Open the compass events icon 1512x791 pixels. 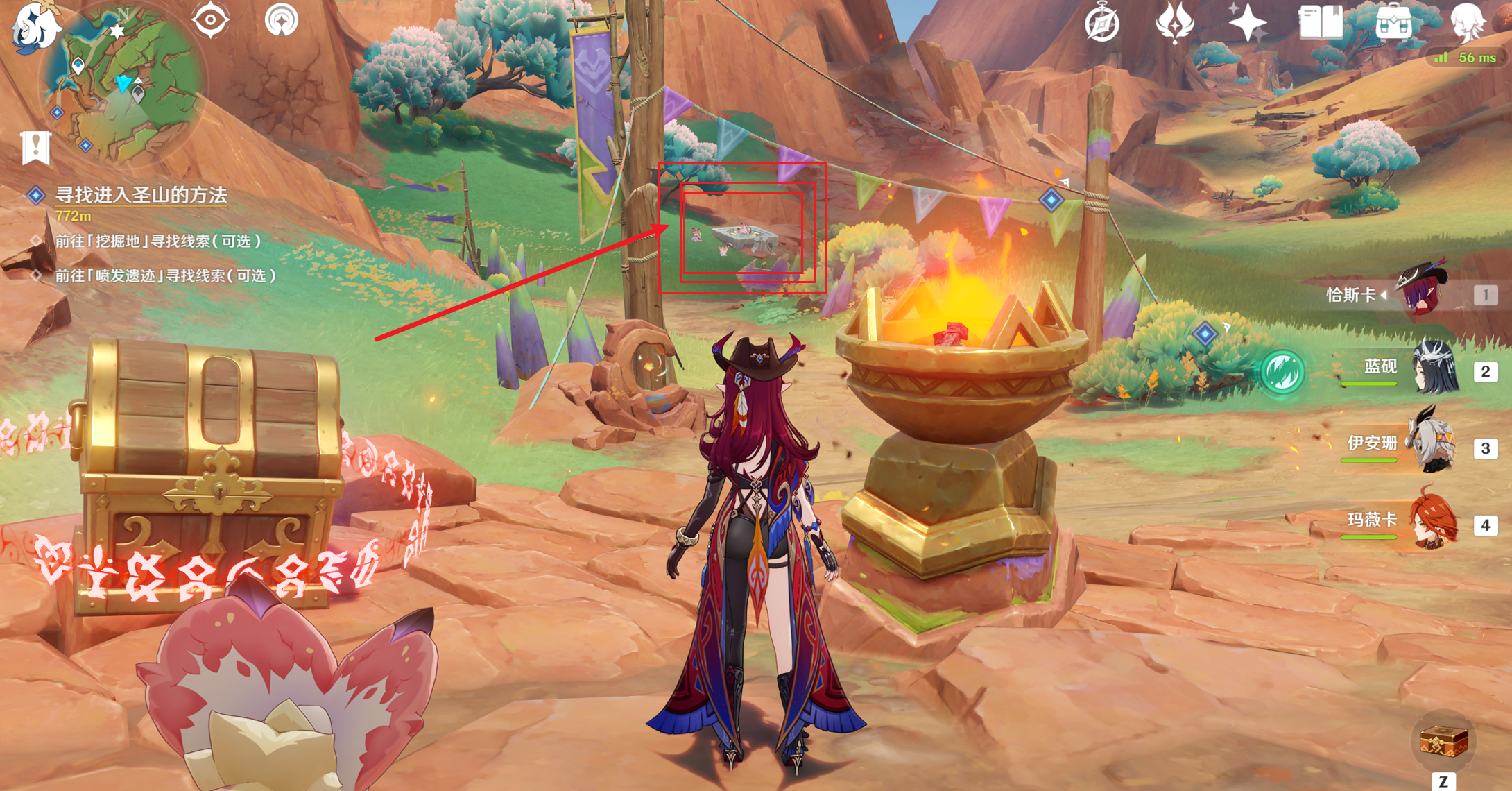(1101, 23)
